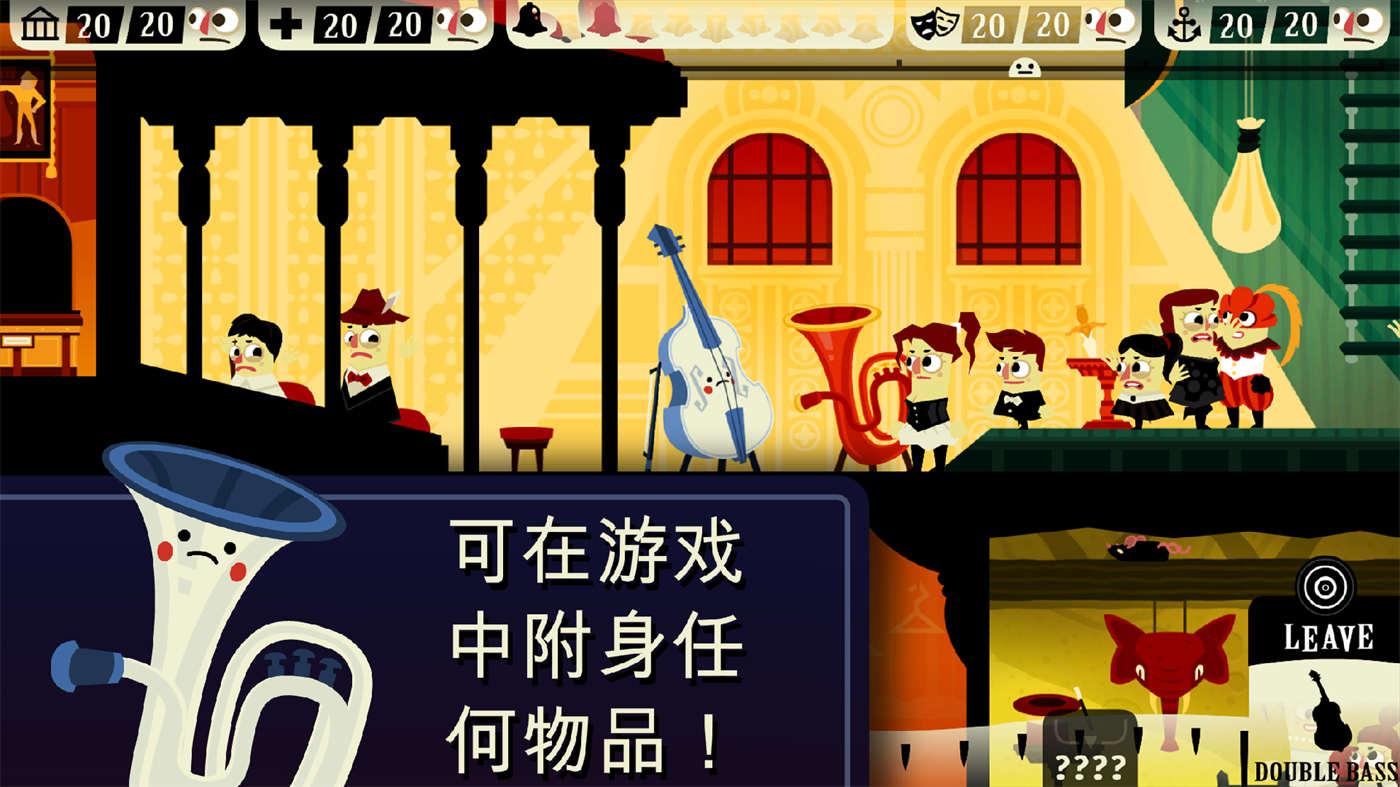Click the small white ghost above the stage wall
The height and width of the screenshot is (787, 1400).
(x=1022, y=68)
